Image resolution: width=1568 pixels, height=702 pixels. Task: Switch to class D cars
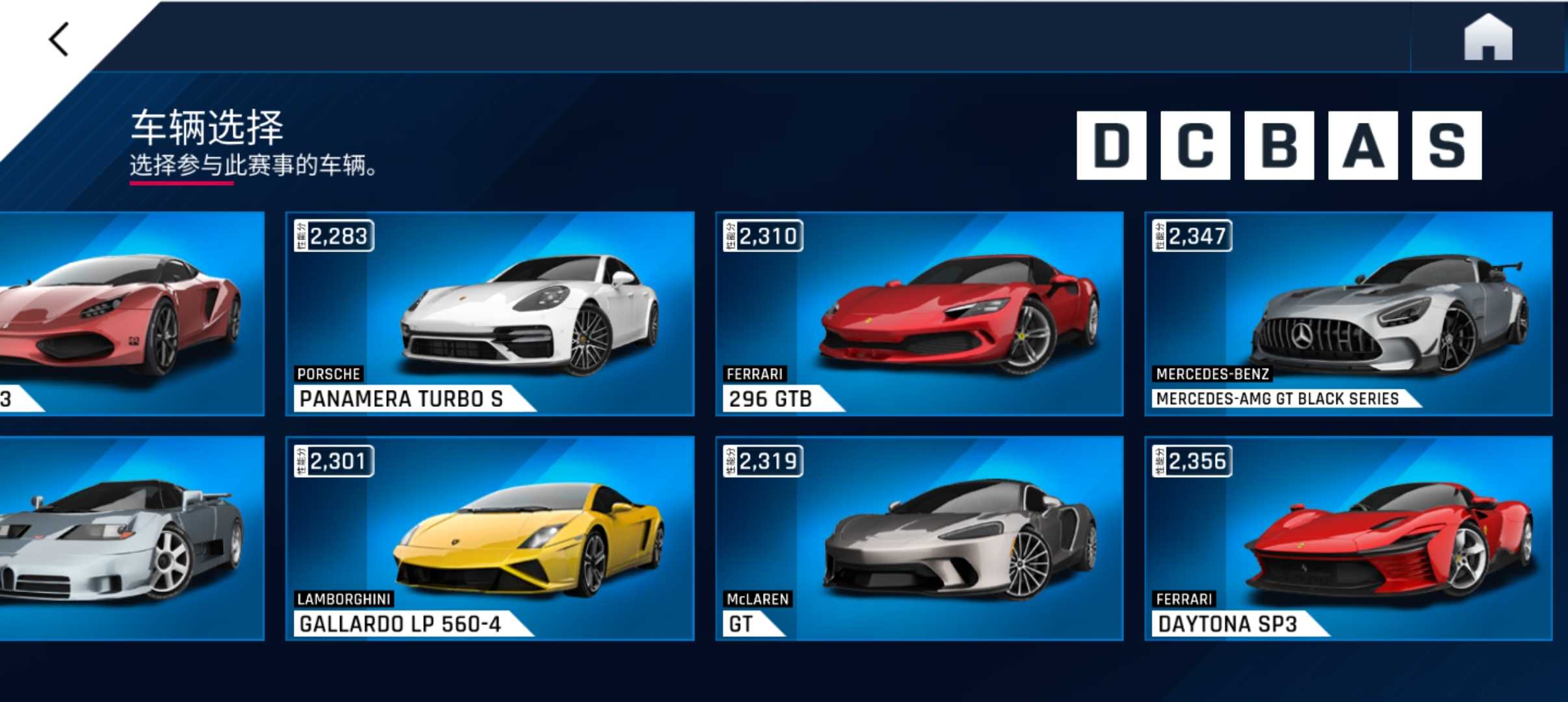click(x=1111, y=145)
